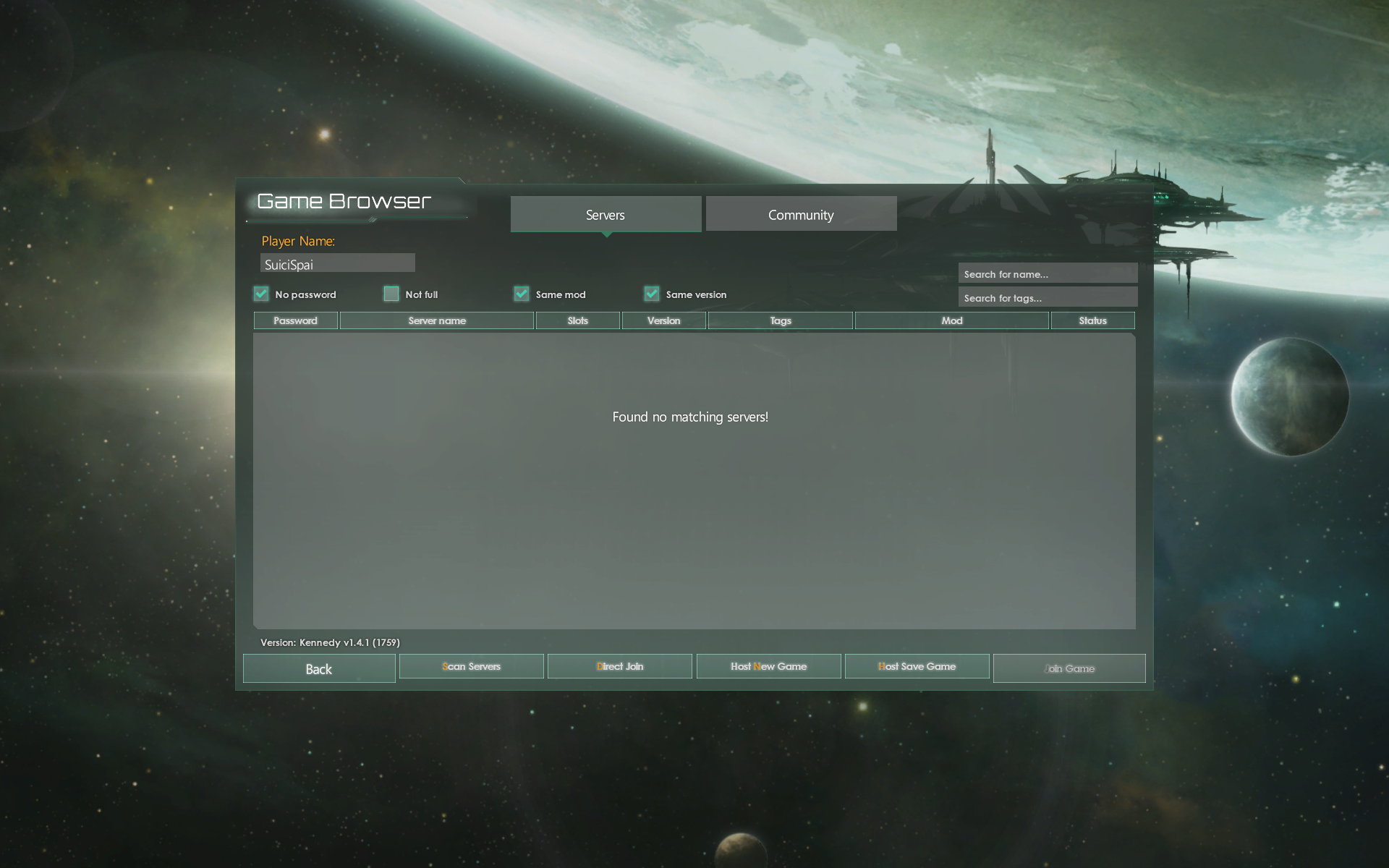Disable the Same mod filter
The height and width of the screenshot is (868, 1389).
(x=522, y=294)
